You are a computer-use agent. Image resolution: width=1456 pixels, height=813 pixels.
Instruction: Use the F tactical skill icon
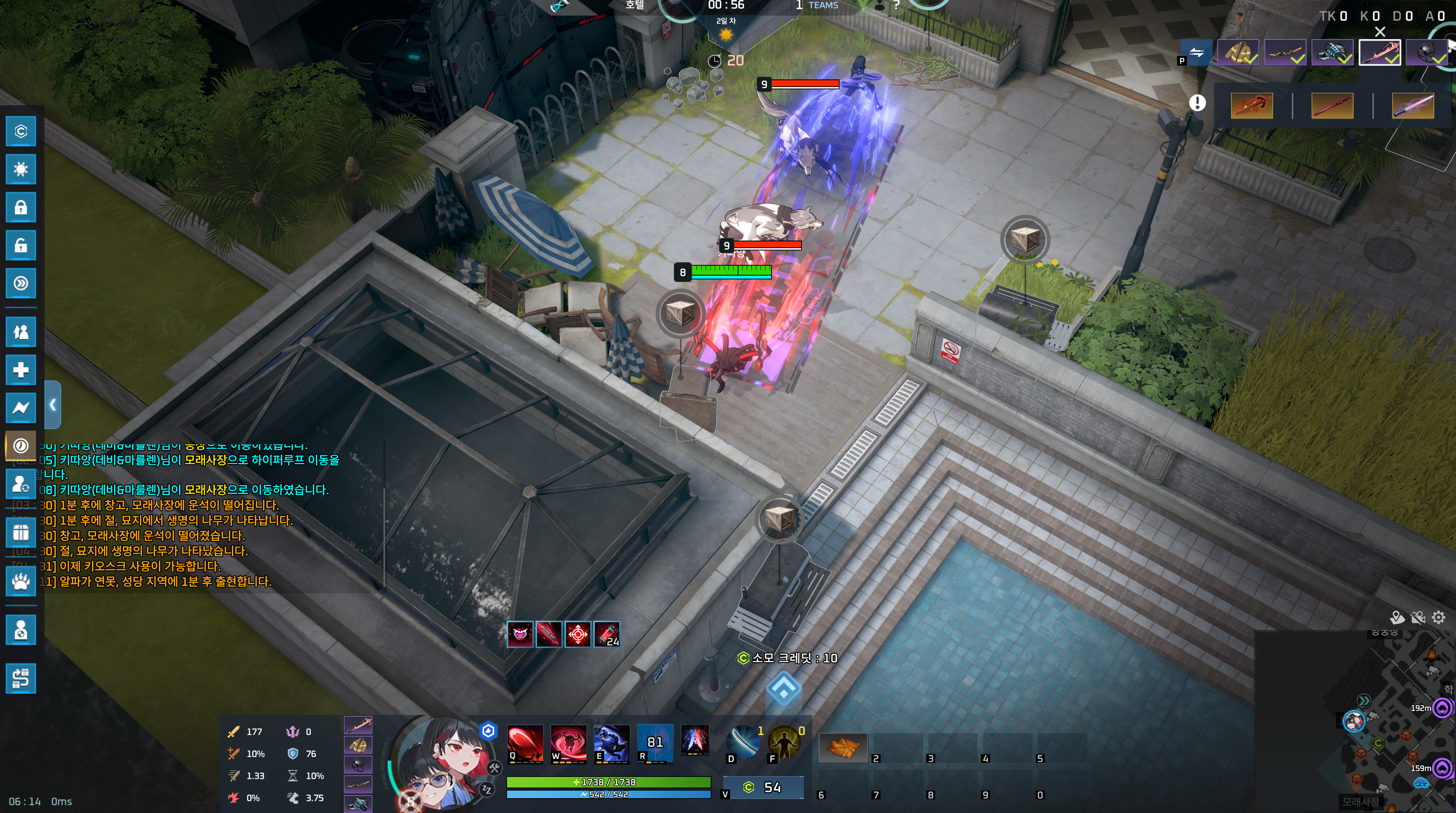[x=784, y=742]
